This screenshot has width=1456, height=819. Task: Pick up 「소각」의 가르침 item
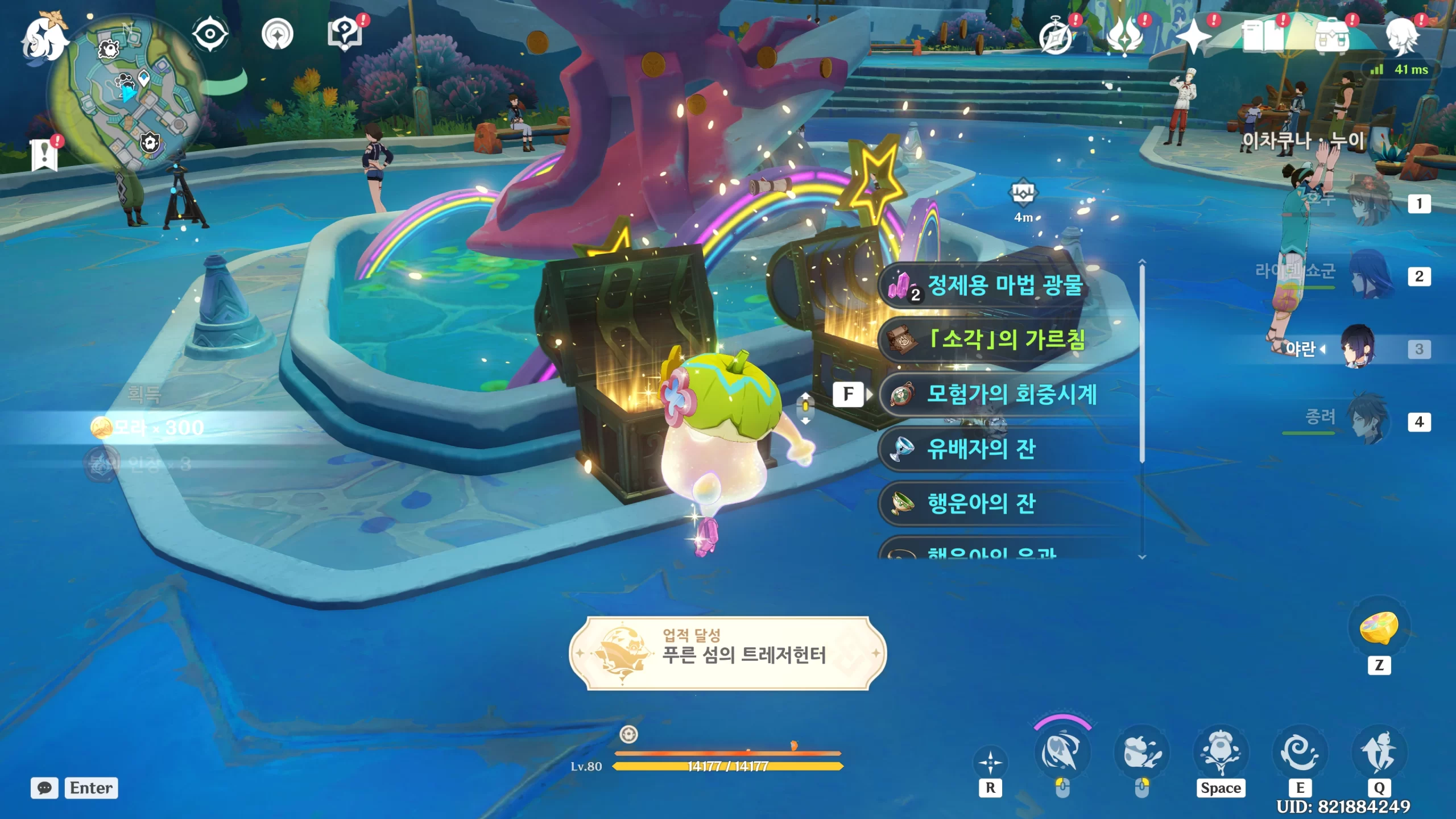click(x=1004, y=340)
